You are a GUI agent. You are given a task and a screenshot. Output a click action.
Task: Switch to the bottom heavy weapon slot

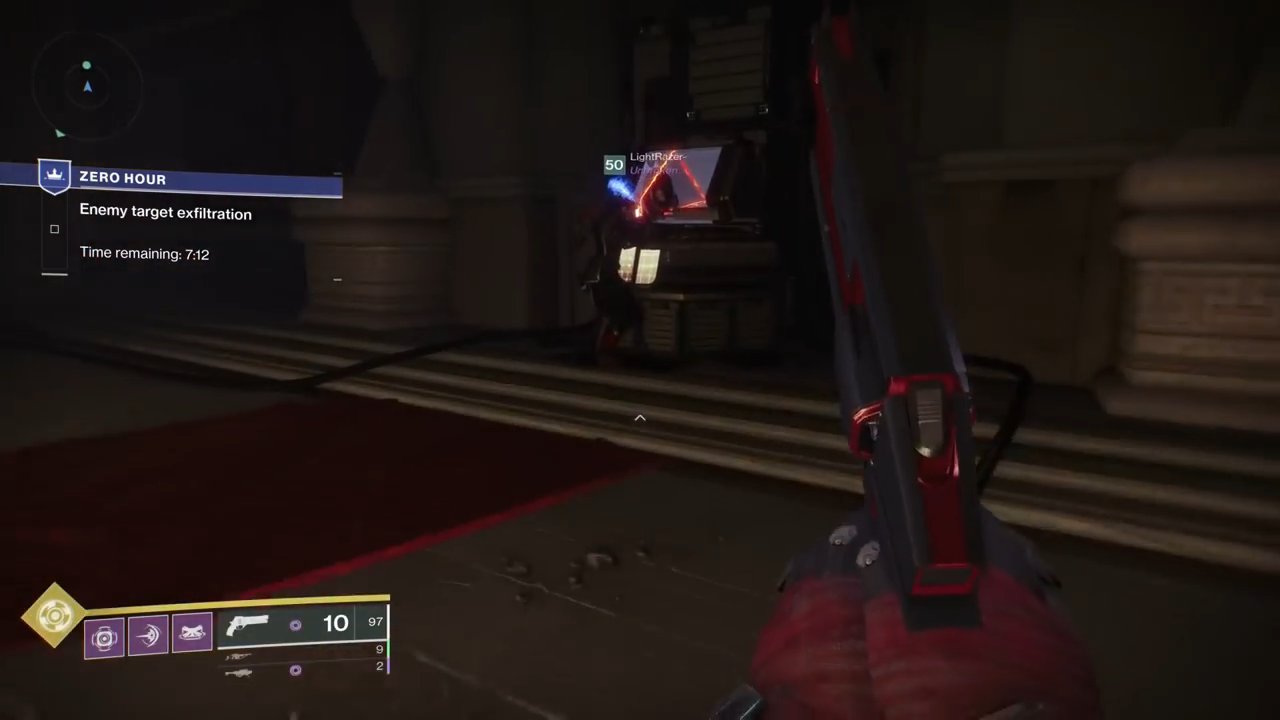(302, 671)
